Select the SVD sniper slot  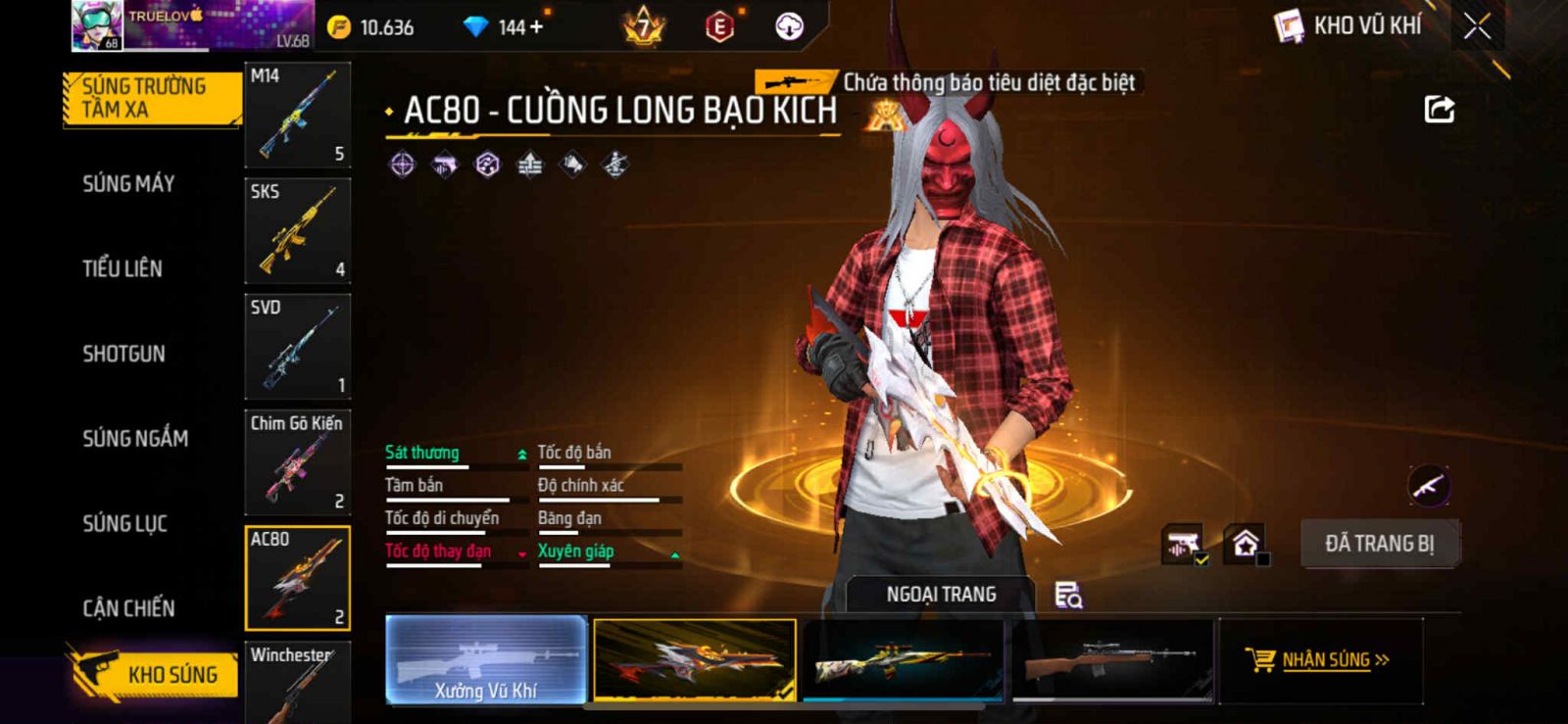pos(298,347)
